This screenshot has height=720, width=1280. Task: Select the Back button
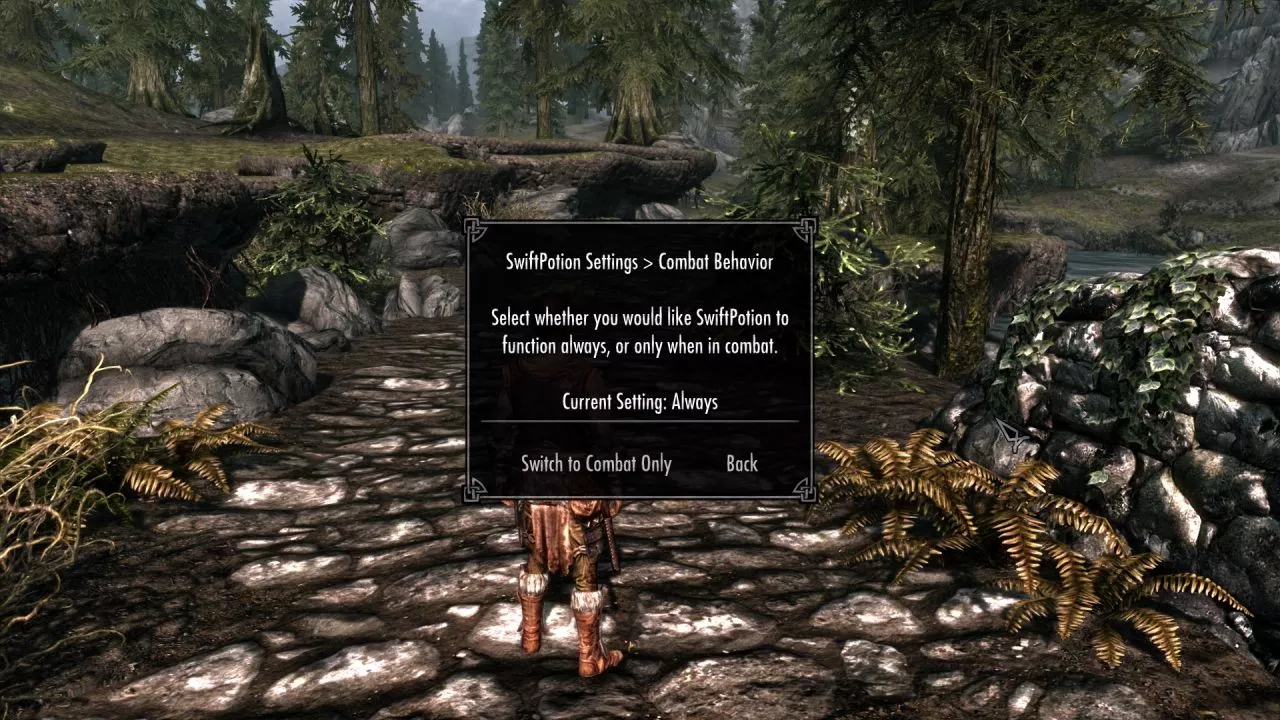pos(742,464)
